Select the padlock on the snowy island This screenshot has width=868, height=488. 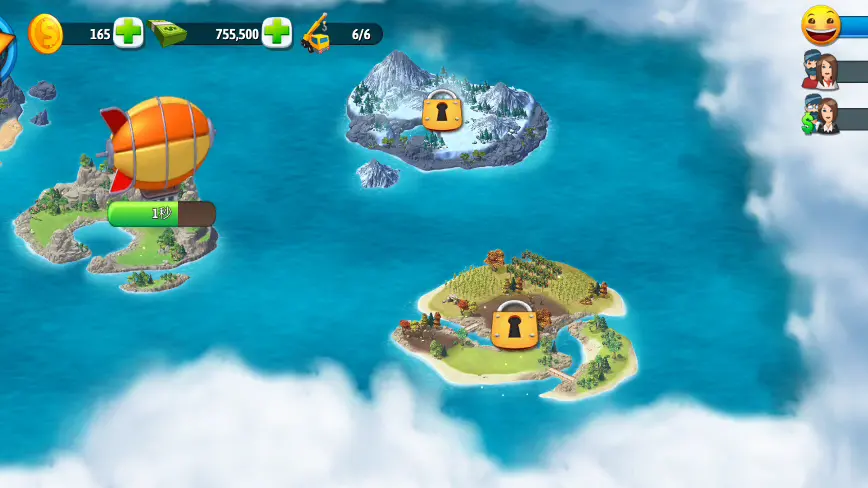[x=441, y=110]
